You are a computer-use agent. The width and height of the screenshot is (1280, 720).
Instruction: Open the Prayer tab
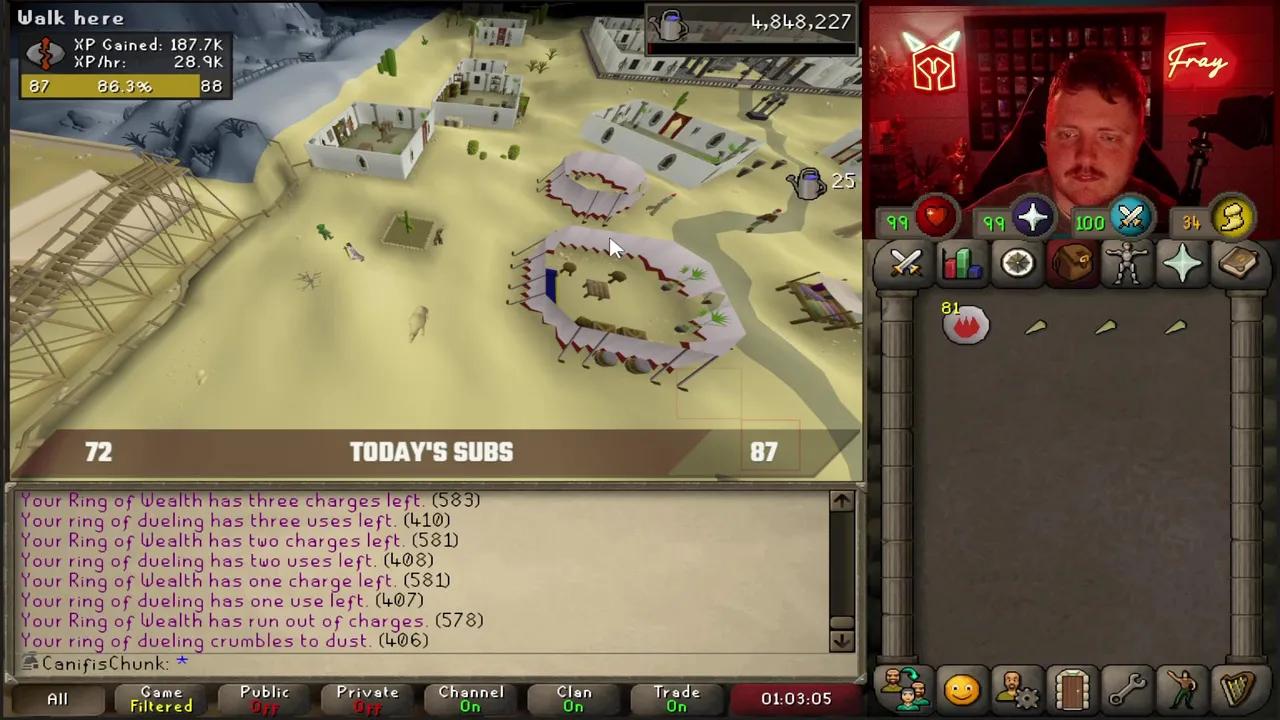[1182, 262]
